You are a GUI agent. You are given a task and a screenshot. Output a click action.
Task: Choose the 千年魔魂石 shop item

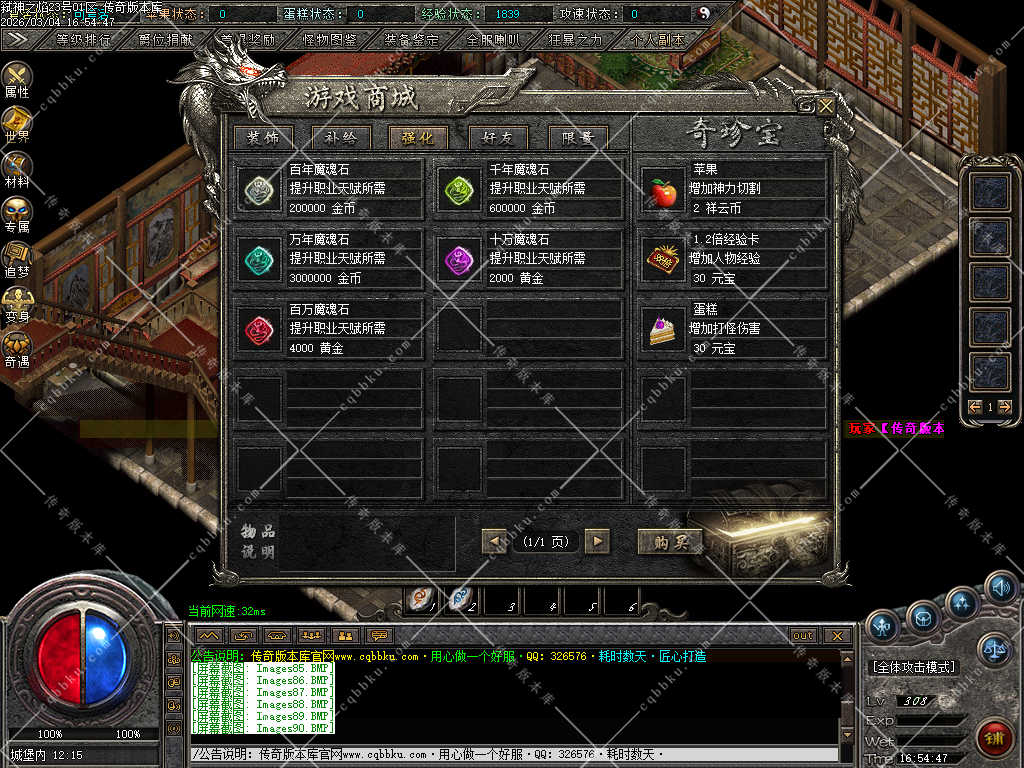click(460, 188)
